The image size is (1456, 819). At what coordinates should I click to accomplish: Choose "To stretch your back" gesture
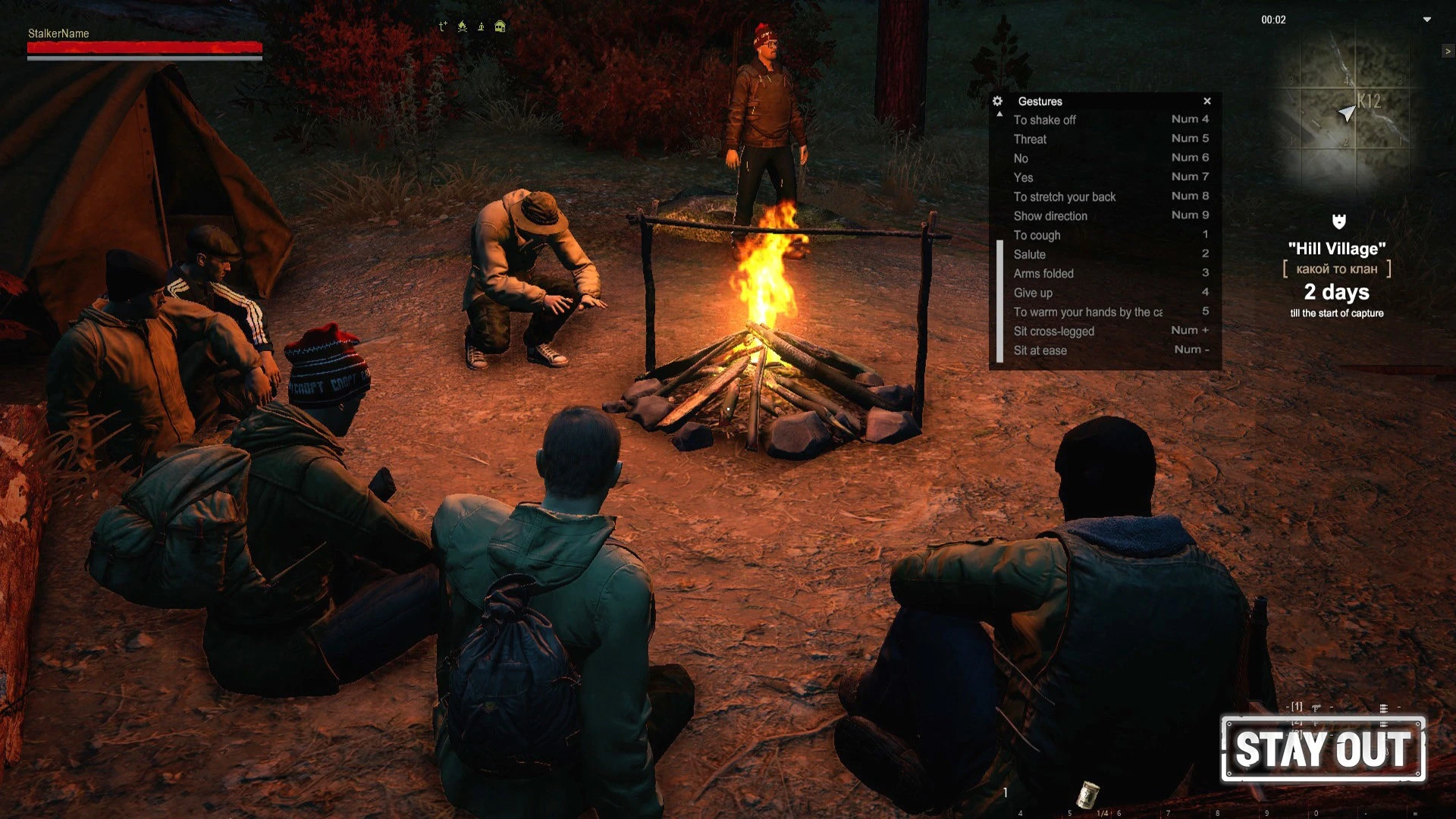(x=1064, y=196)
